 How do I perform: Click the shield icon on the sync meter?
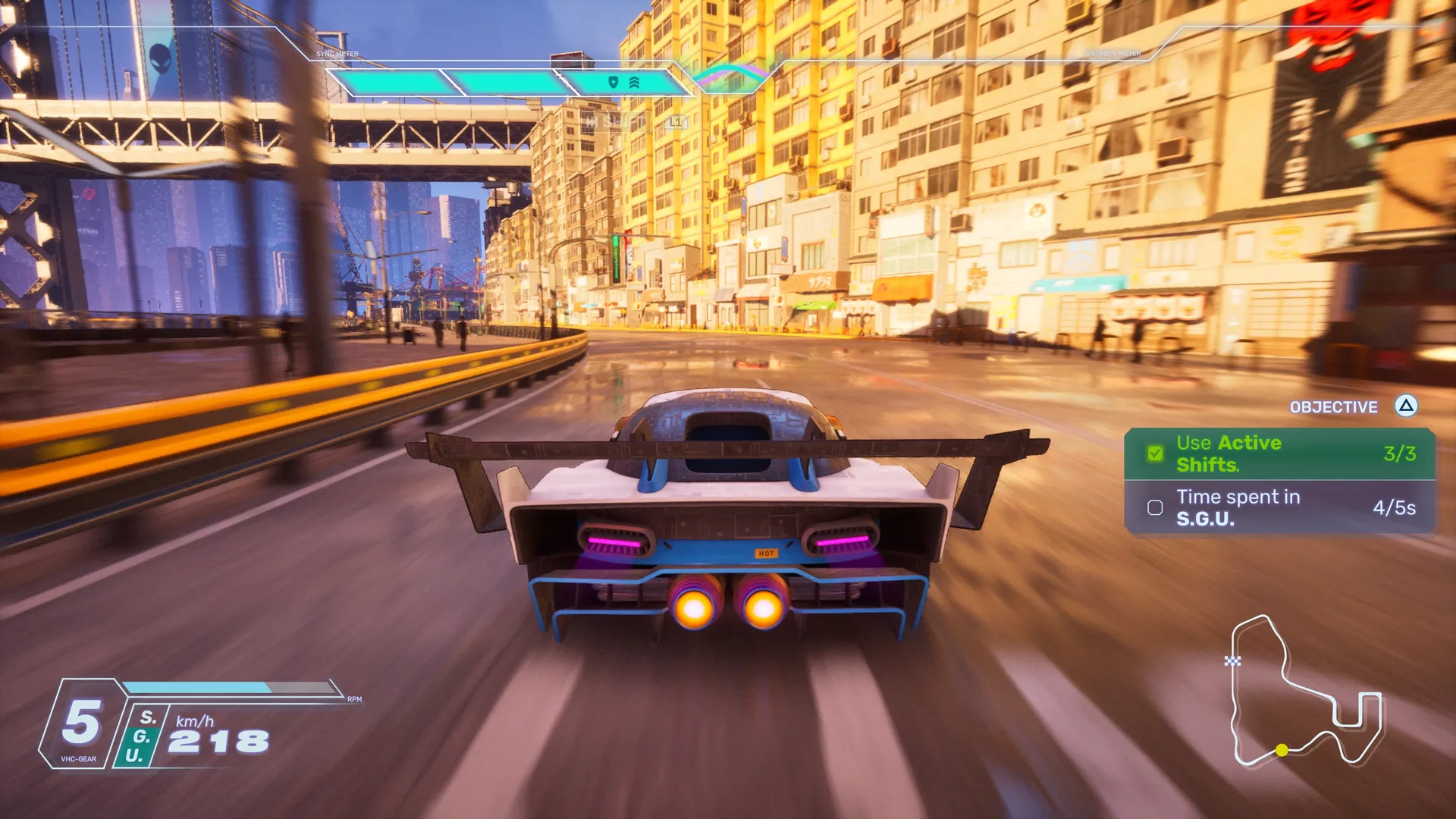pyautogui.click(x=613, y=82)
